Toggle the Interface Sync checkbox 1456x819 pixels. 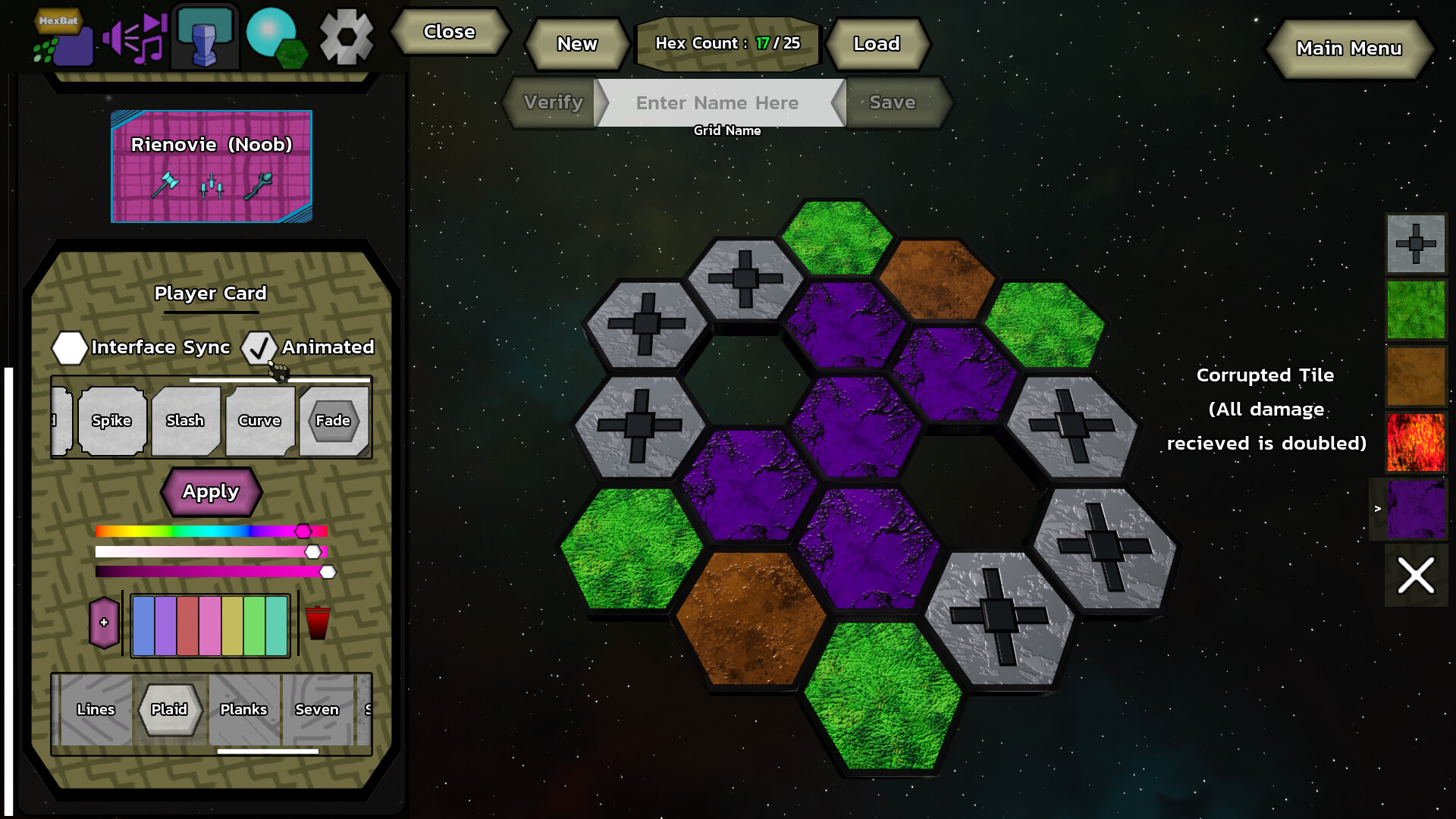tap(70, 349)
